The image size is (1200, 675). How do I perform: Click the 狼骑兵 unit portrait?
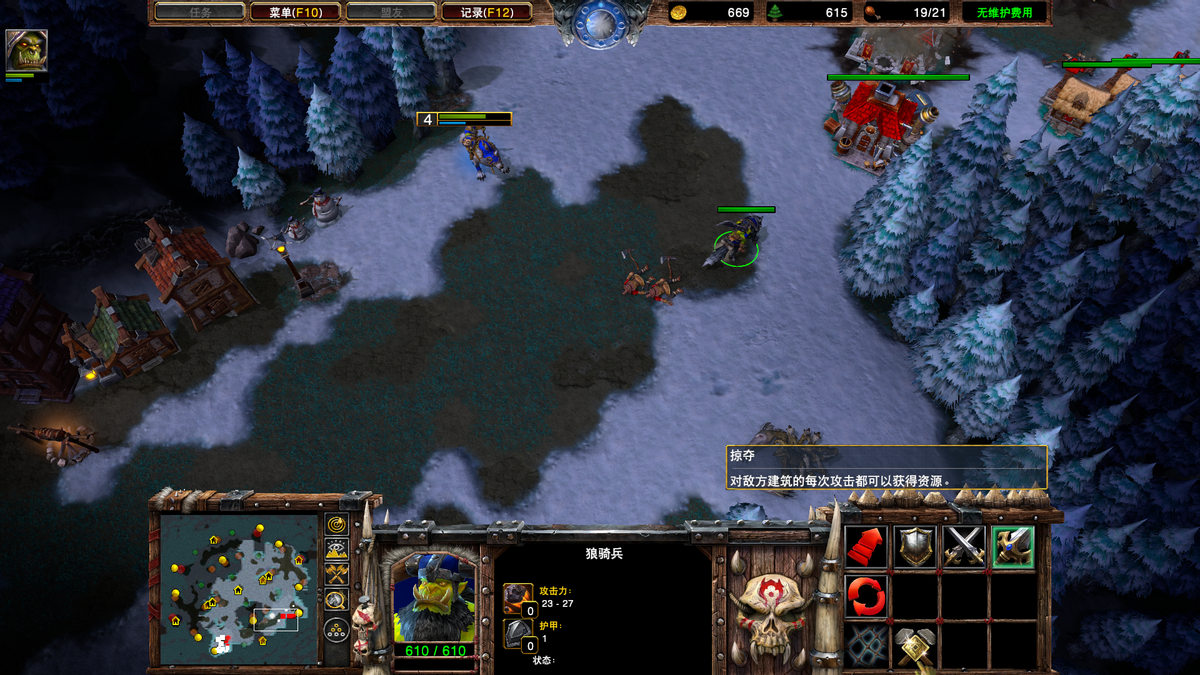[x=432, y=598]
